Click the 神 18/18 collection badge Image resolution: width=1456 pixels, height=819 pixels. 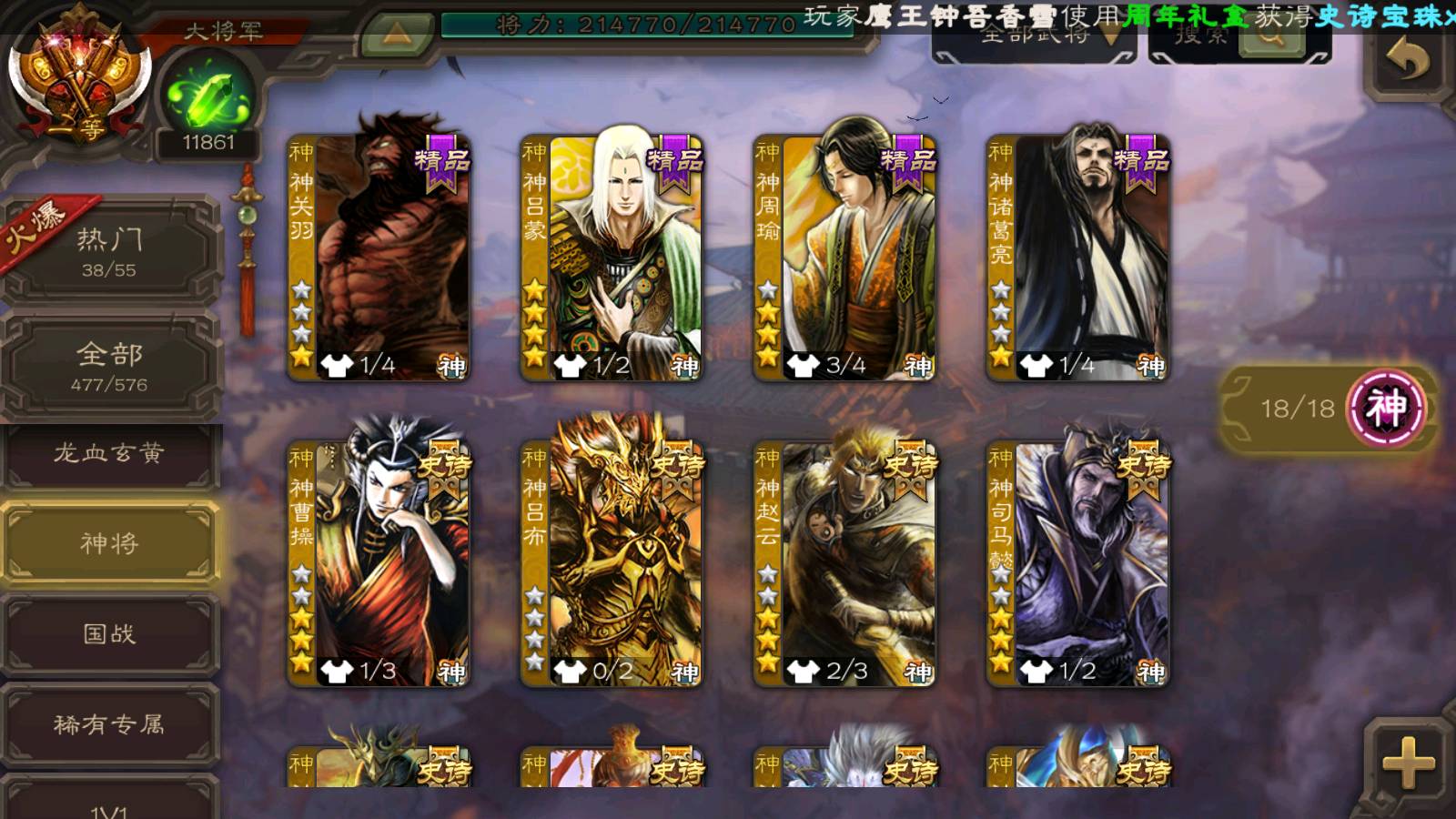click(x=1329, y=408)
